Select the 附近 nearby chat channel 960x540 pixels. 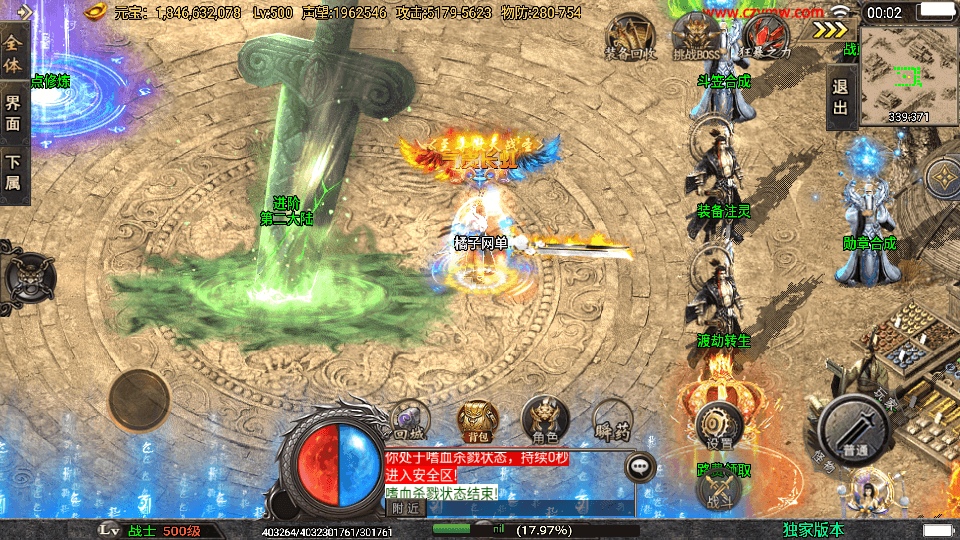405,507
